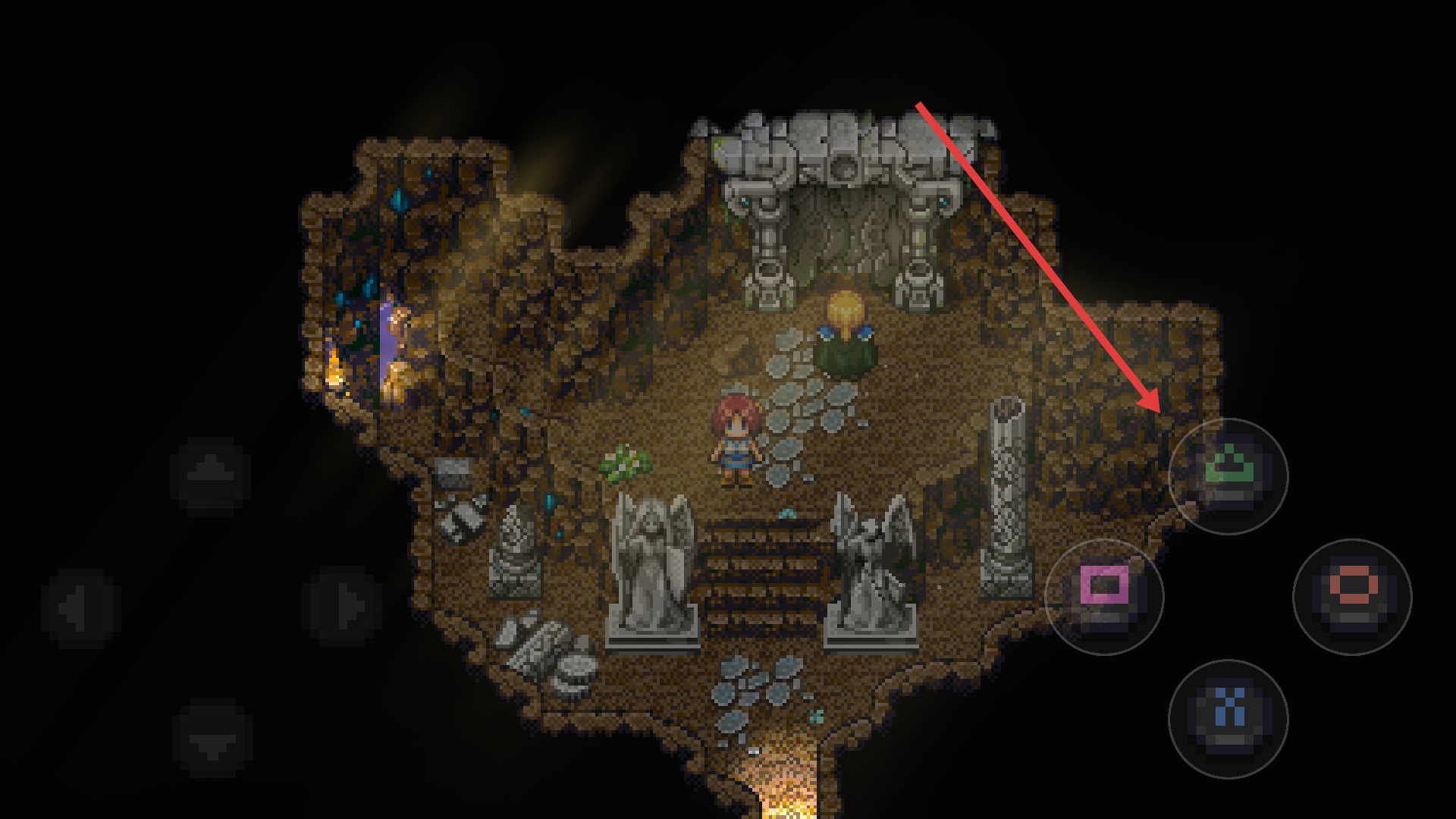Image resolution: width=1456 pixels, height=819 pixels.
Task: Tap the blue cross touch button
Action: (1228, 718)
